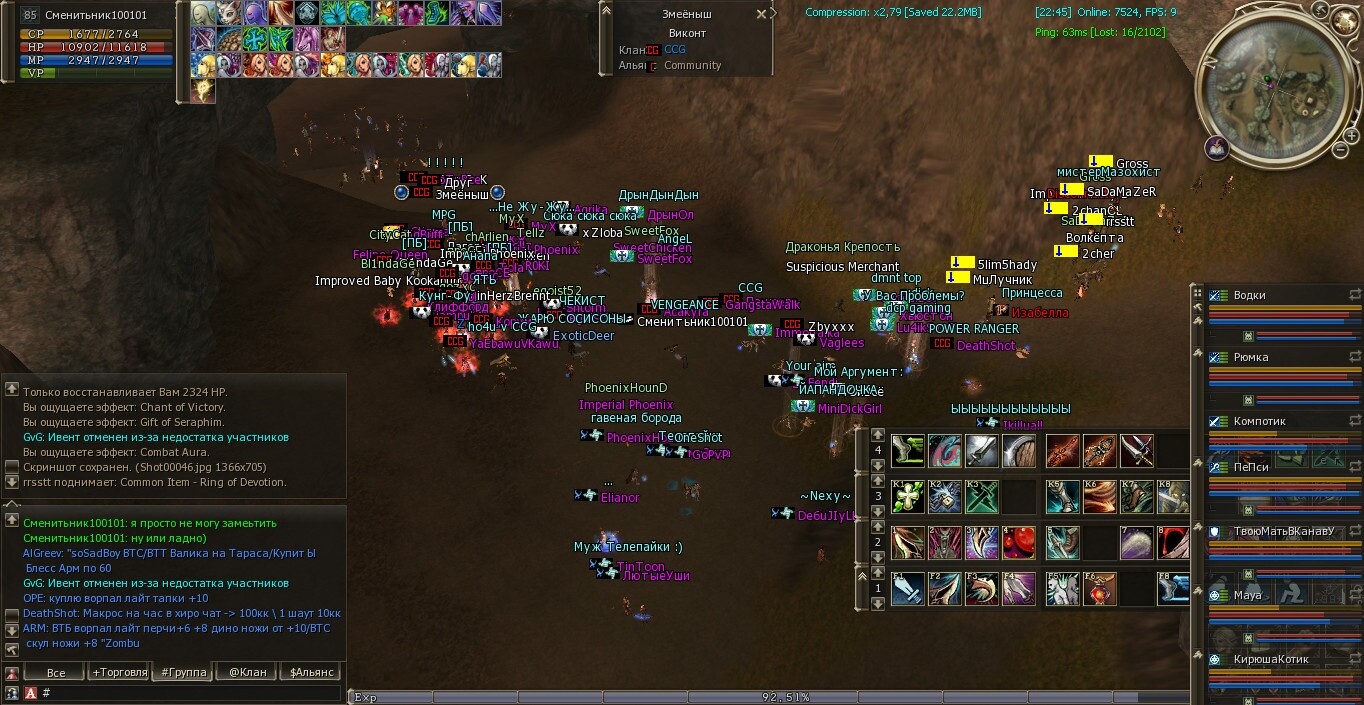1364x705 pixels.
Task: Target party member Компотик
Action: tap(1258, 422)
